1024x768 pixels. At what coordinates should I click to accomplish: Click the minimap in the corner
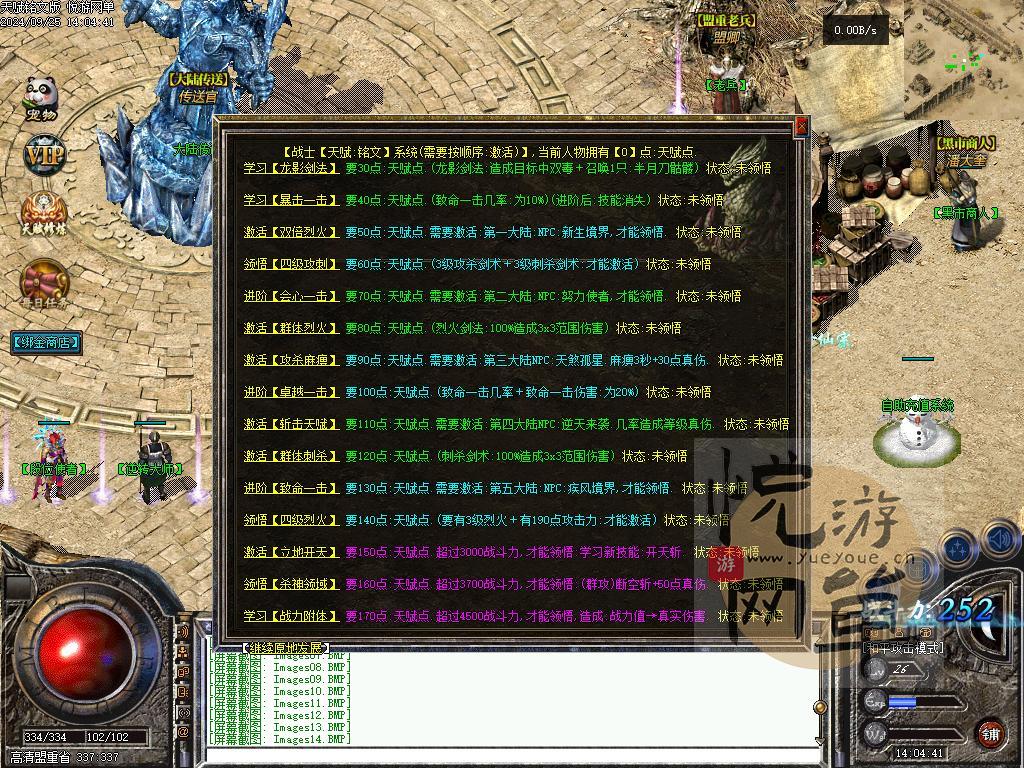963,55
